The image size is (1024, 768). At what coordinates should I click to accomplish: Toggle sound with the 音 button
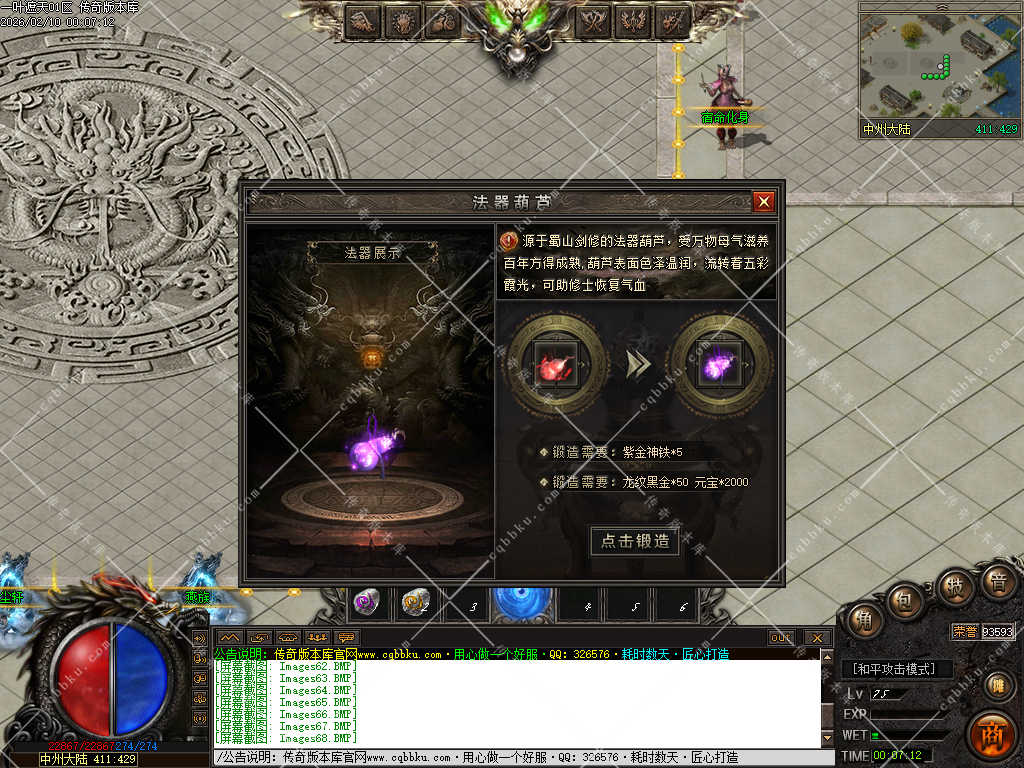coord(997,583)
